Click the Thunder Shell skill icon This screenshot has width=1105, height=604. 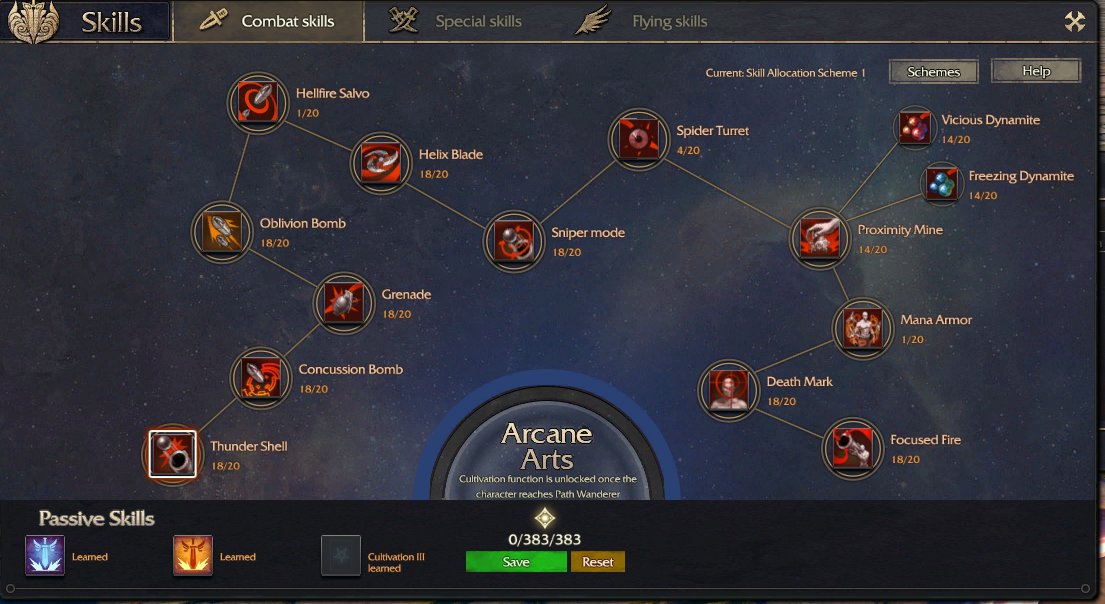(x=172, y=454)
